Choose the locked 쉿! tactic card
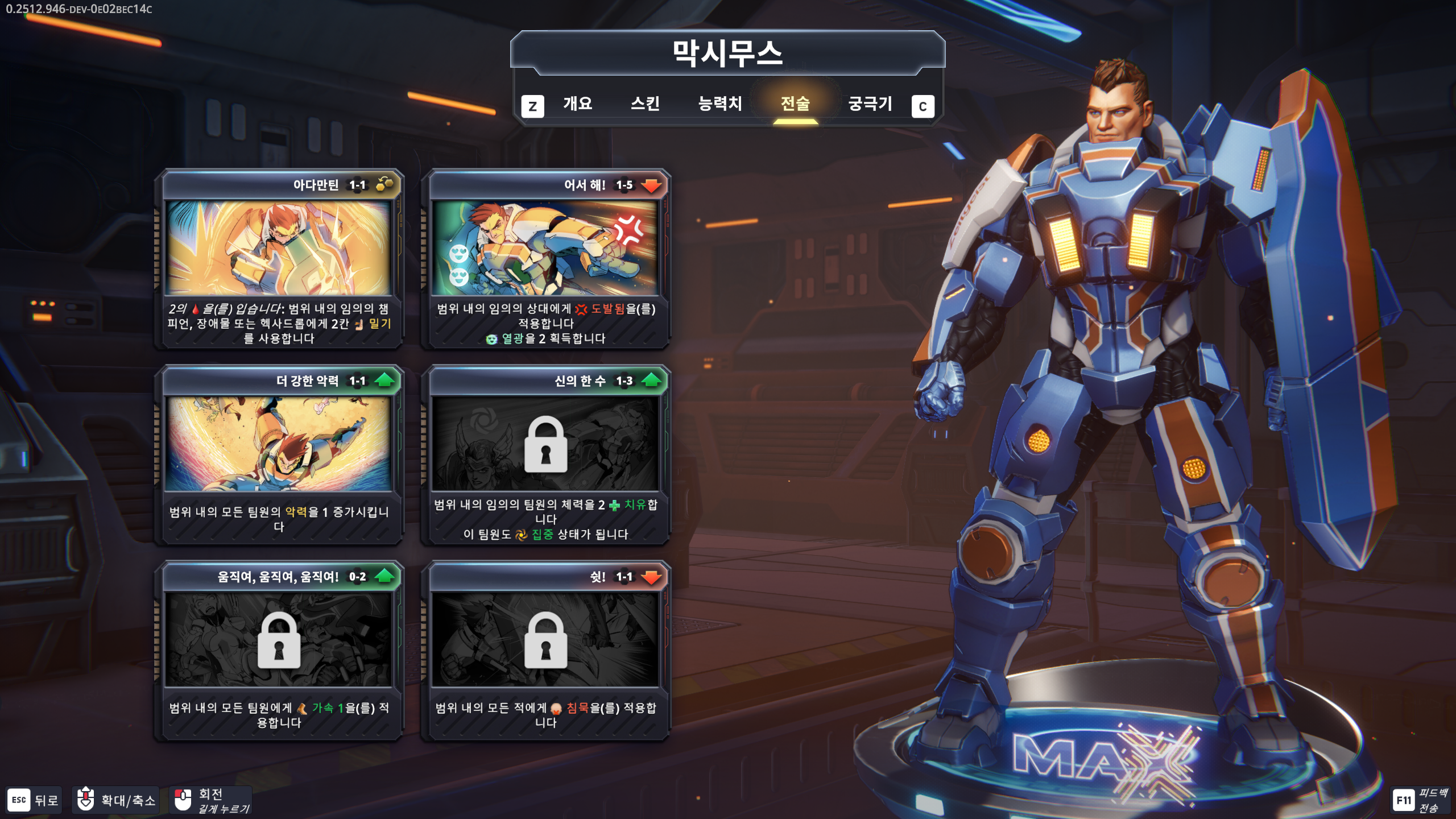The image size is (1456, 819). tap(545, 650)
